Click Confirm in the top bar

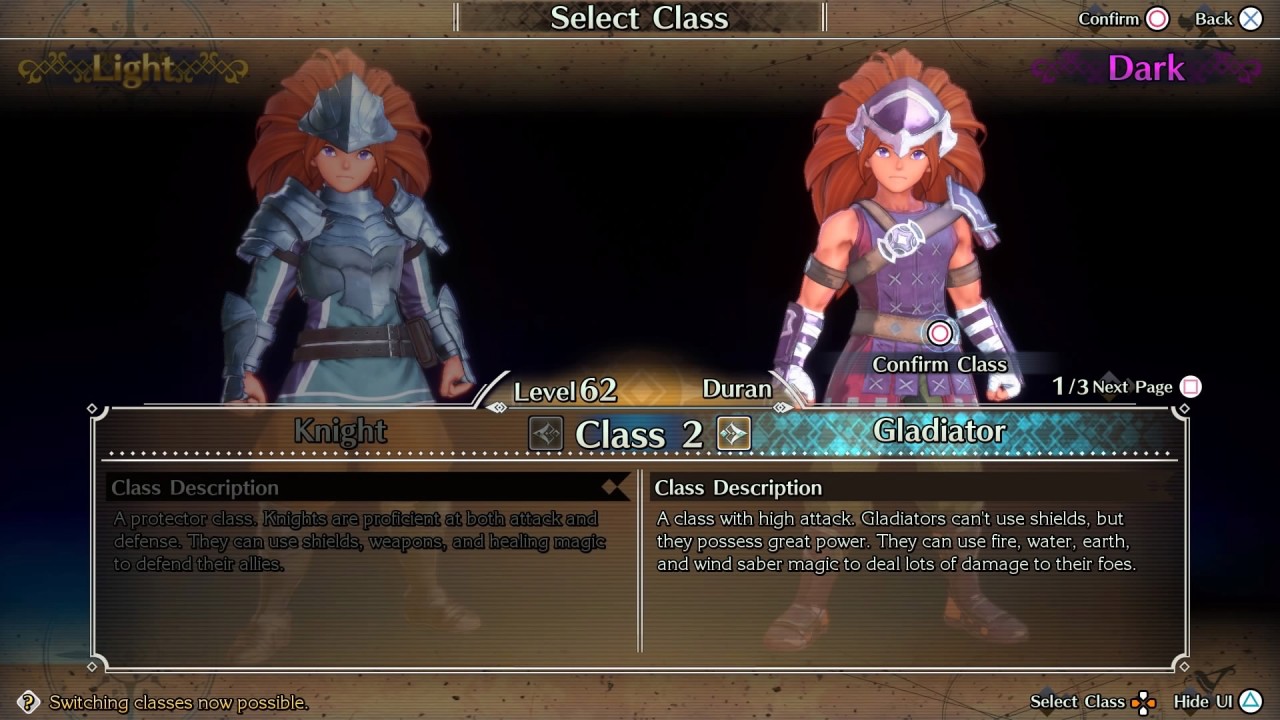point(1157,19)
